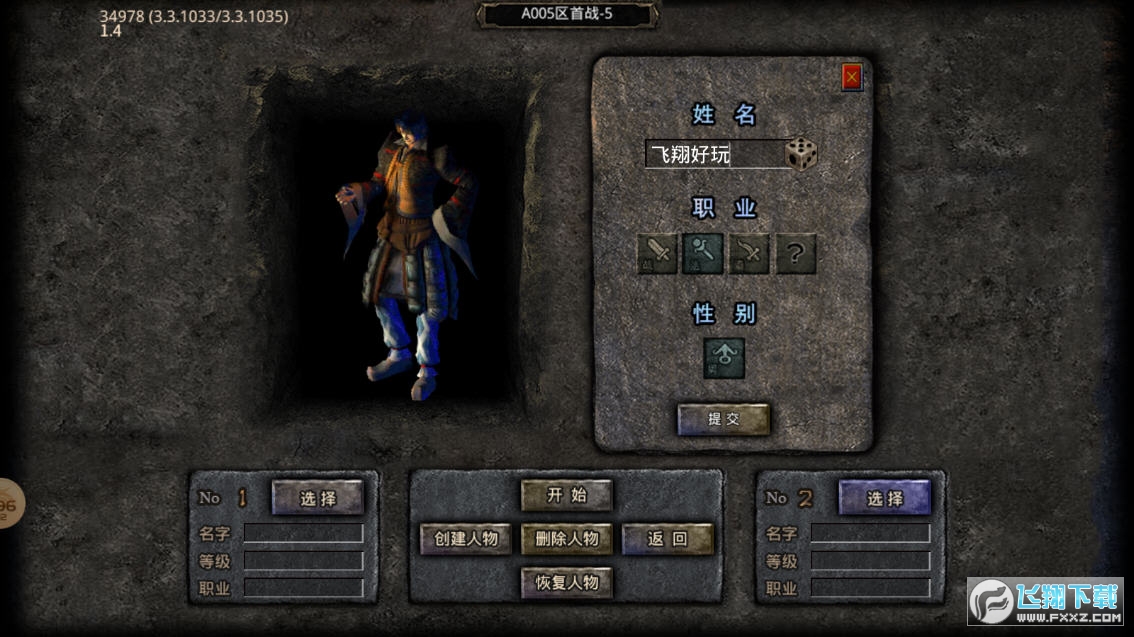Viewport: 1134px width, 637px height.
Task: Click the 飞翔下载 site watermark logo
Action: click(1044, 601)
